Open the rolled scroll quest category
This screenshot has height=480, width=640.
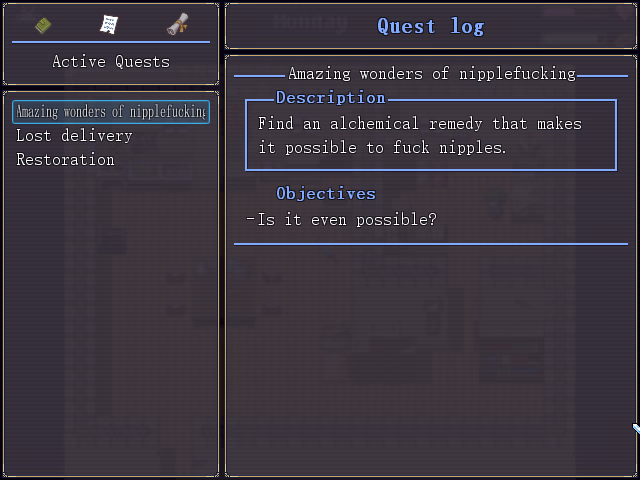(x=177, y=25)
